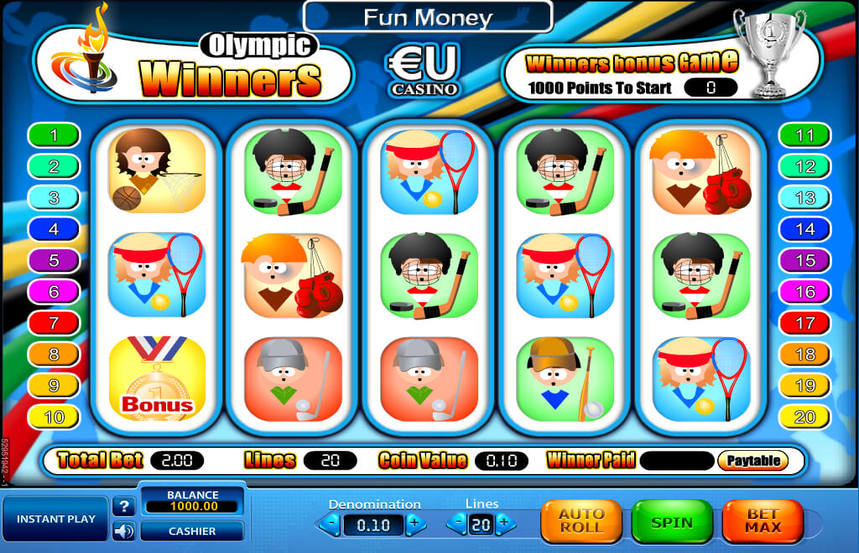Activate the Auto Roll button
The width and height of the screenshot is (859, 553).
(x=581, y=521)
